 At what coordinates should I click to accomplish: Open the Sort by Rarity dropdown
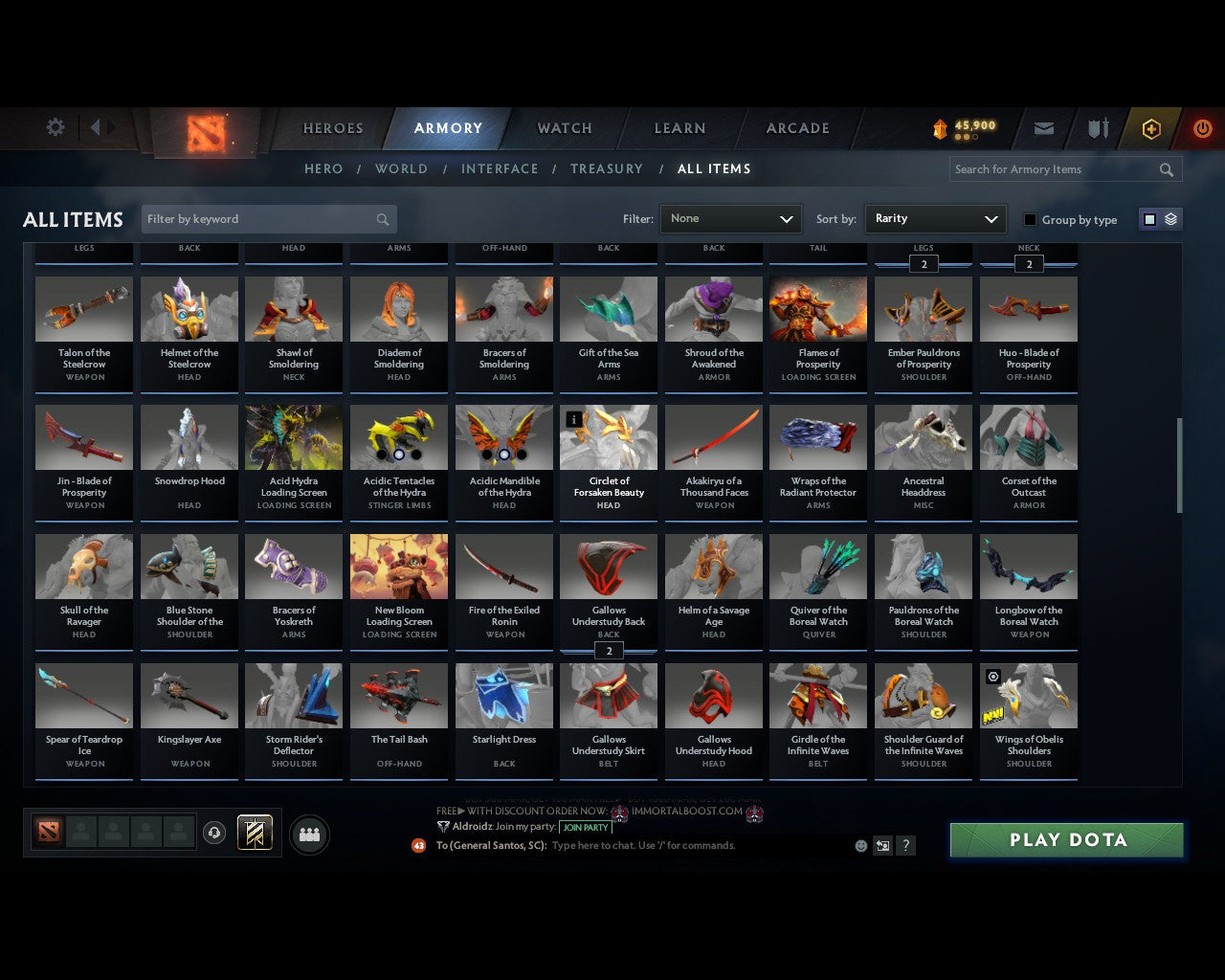tap(935, 219)
